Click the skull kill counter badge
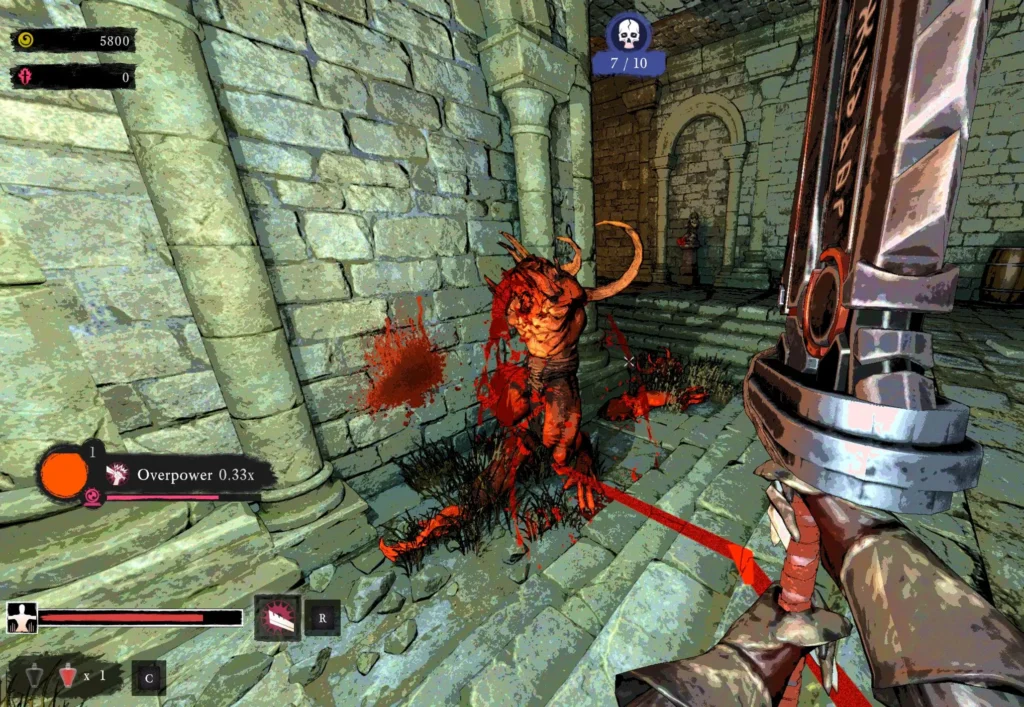Viewport: 1024px width, 707px height. coord(628,35)
